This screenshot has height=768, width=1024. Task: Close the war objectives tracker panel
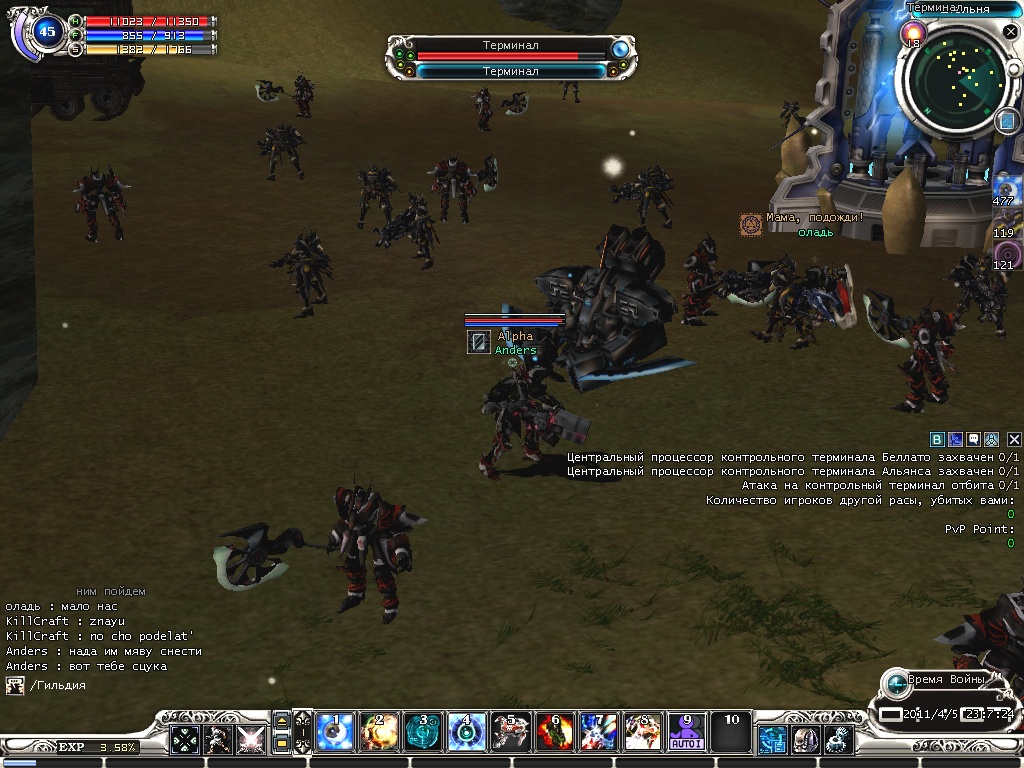point(1014,439)
